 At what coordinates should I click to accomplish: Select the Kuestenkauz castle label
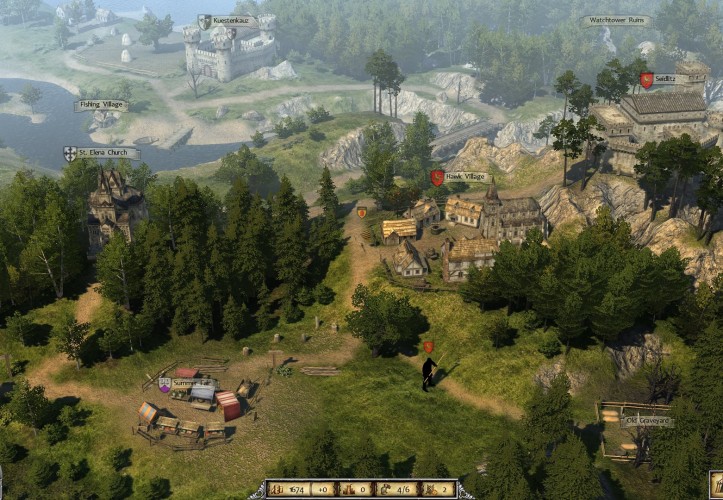(x=229, y=21)
